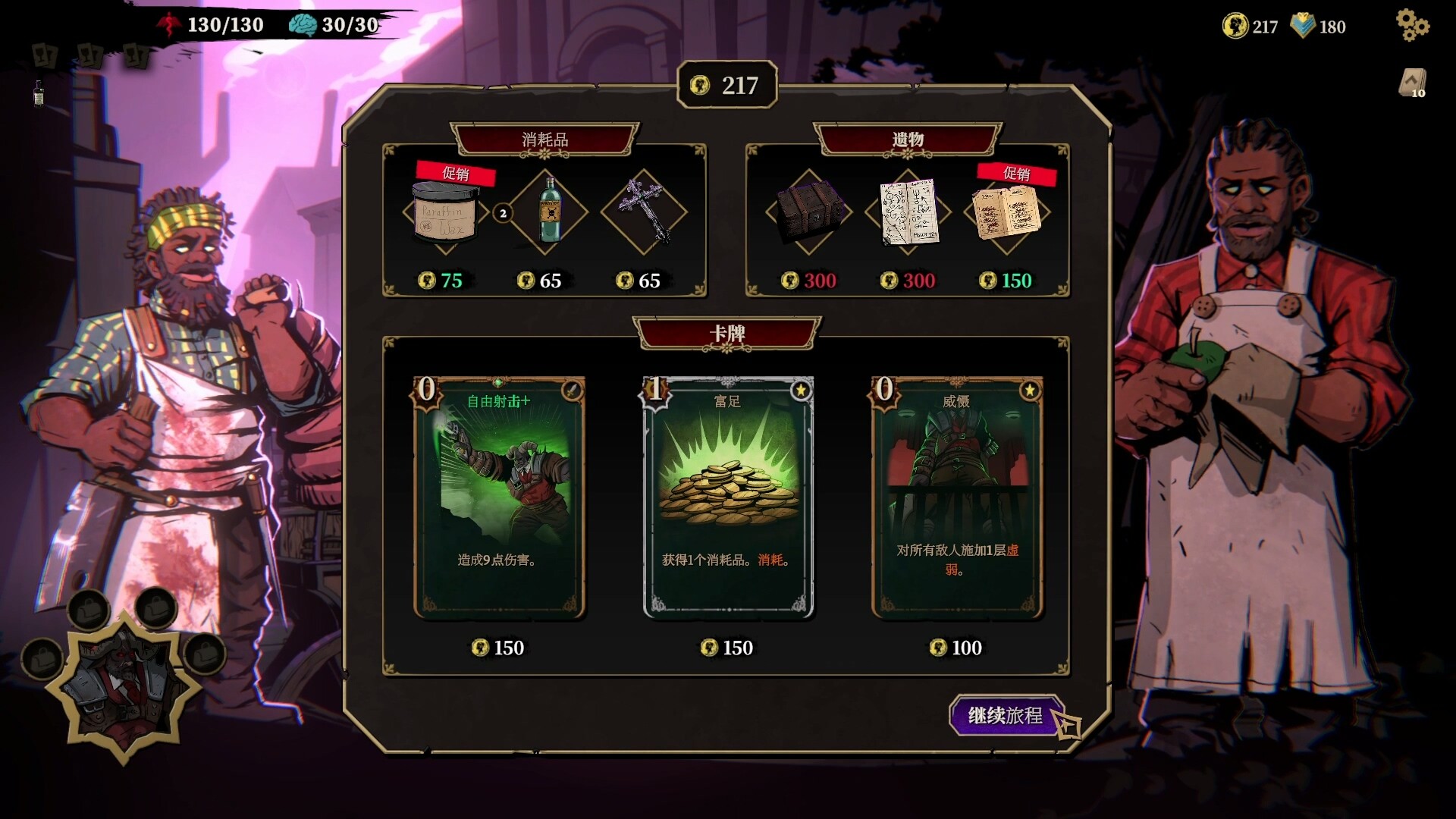
Task: Select the 威慑 card for 100 gold
Action: (957, 497)
